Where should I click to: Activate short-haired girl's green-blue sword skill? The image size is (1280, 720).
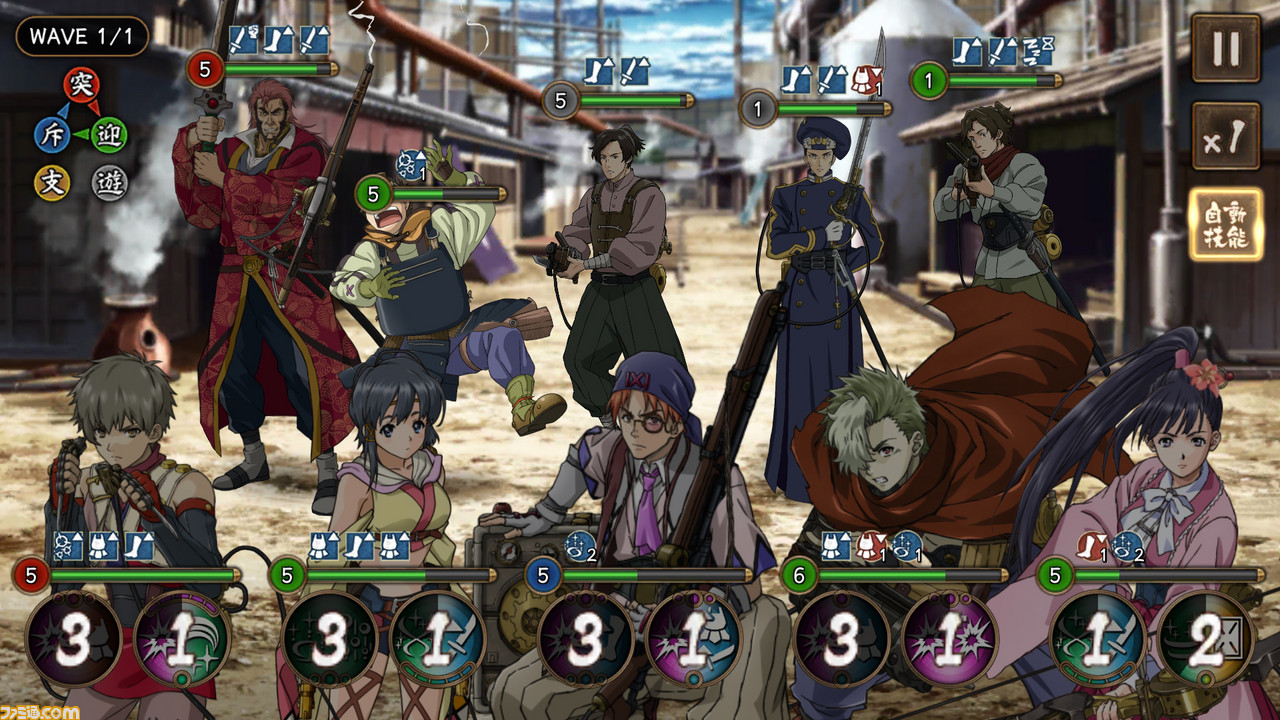pos(437,640)
